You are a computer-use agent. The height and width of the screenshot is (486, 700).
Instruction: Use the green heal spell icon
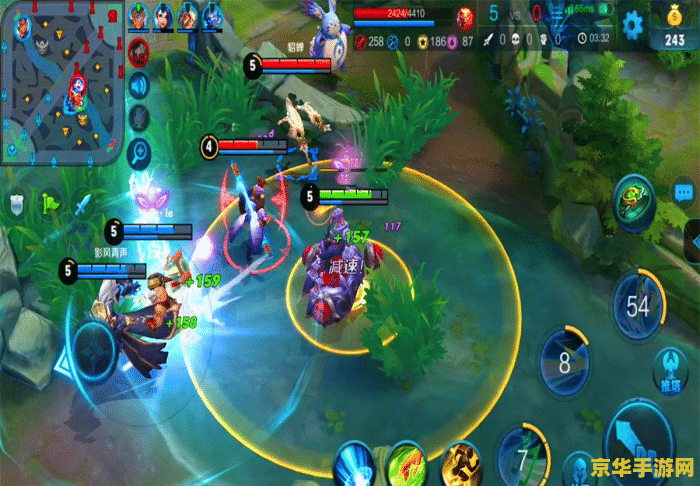coord(408,464)
